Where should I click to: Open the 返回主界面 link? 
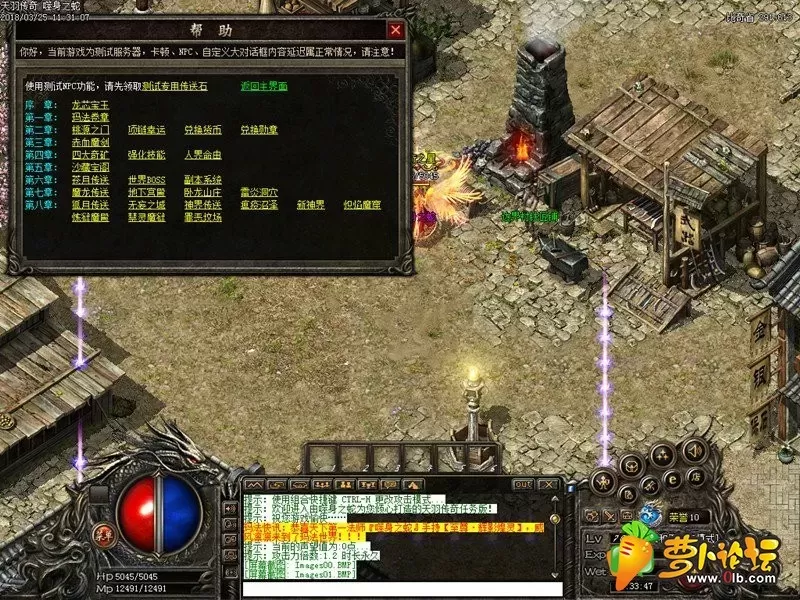264,87
